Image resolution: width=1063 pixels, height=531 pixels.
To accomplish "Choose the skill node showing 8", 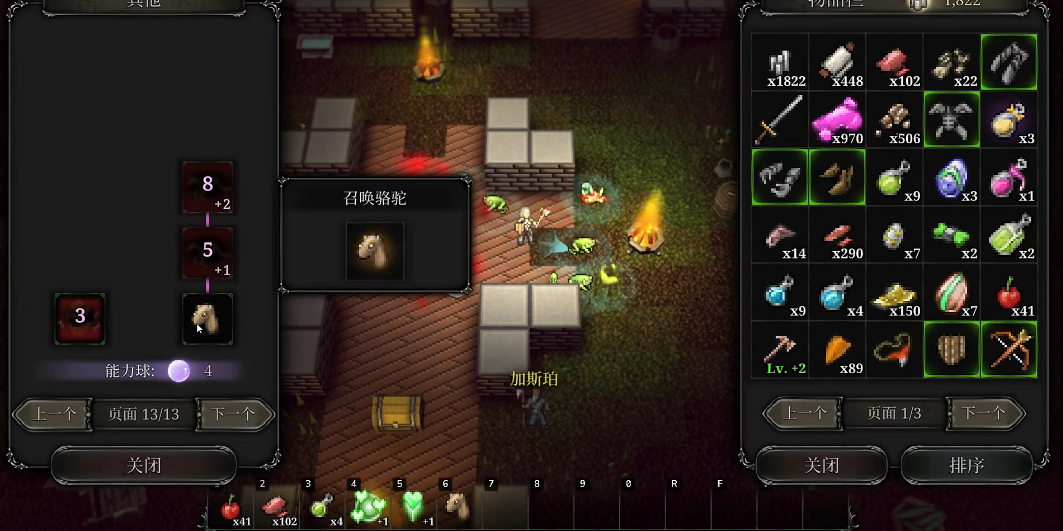I will (x=208, y=186).
